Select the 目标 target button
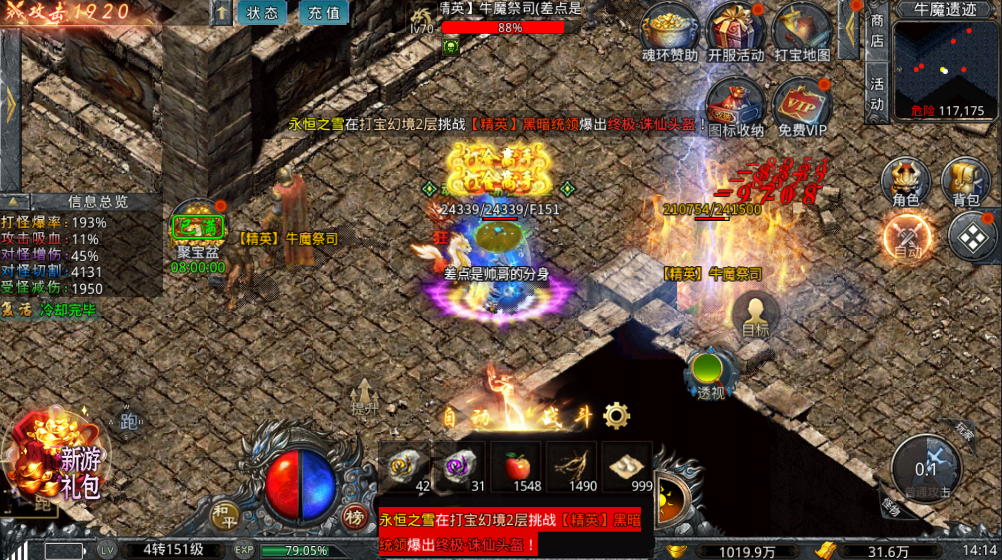This screenshot has width=1002, height=560. pos(755,315)
